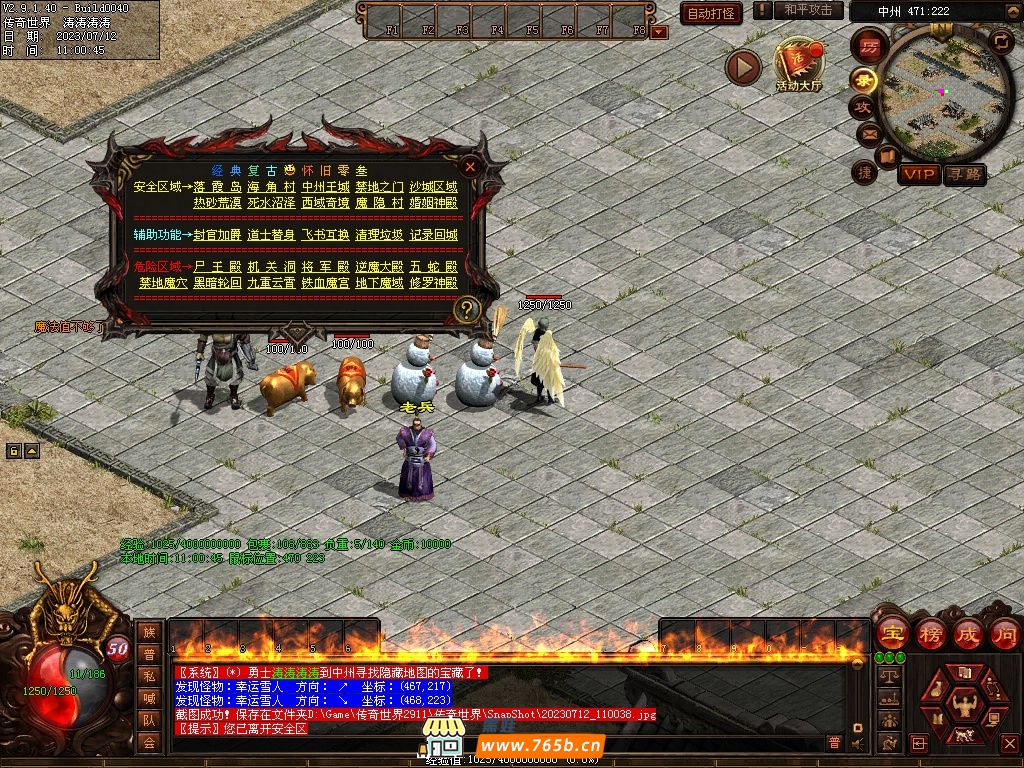Close the teleport dialog with the X
This screenshot has height=768, width=1024.
[470, 167]
